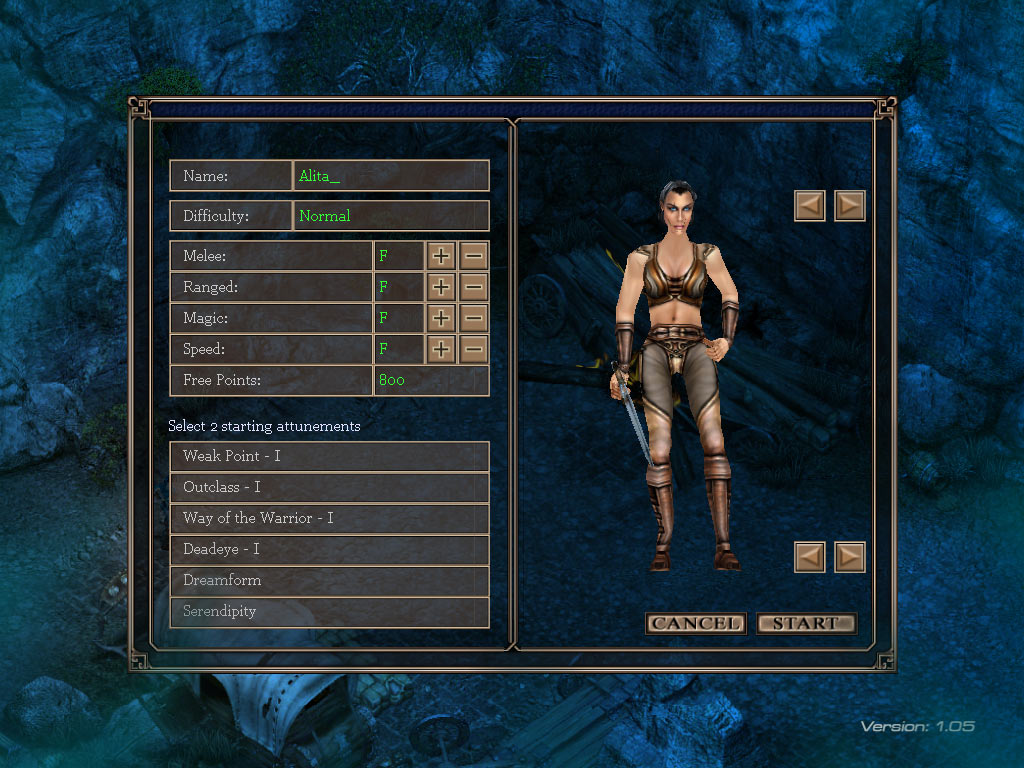Remove a point from Magic
This screenshot has width=1024, height=768.
tap(474, 319)
